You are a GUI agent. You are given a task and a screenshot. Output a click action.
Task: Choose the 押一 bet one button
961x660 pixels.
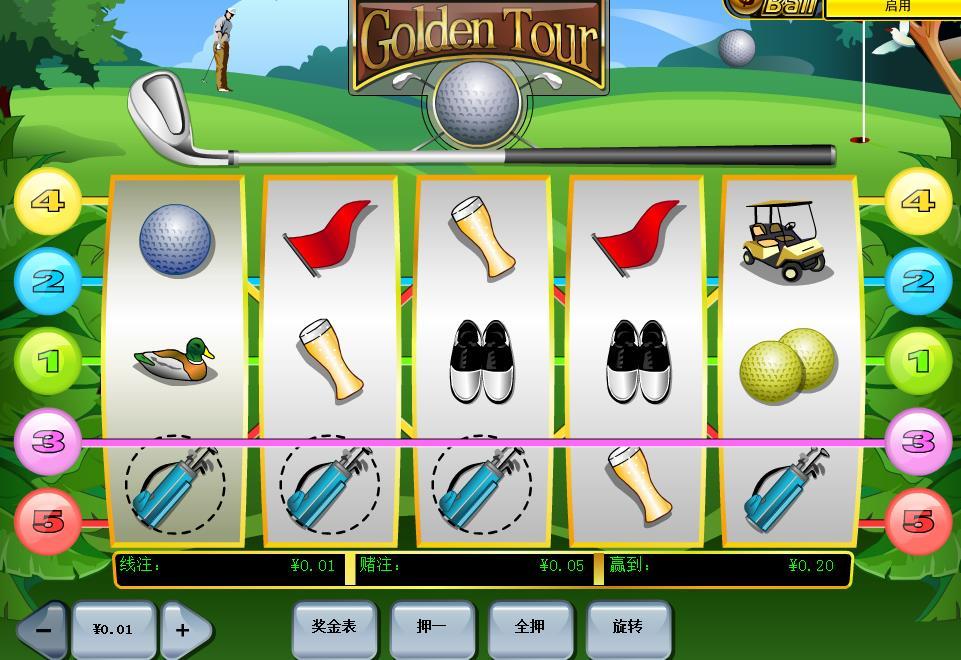[432, 628]
